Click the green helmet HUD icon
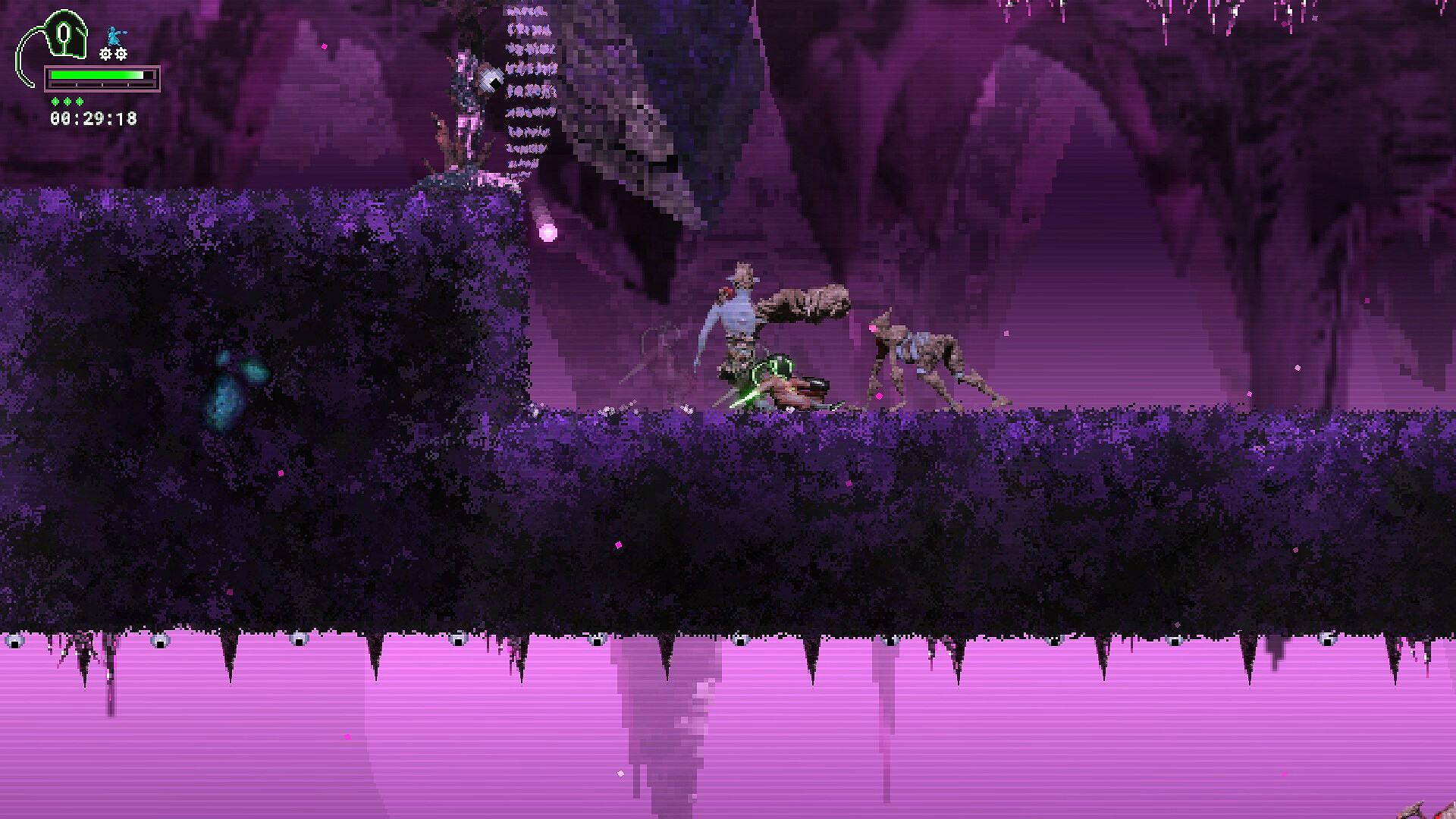This screenshot has height=819, width=1456. 64,34
